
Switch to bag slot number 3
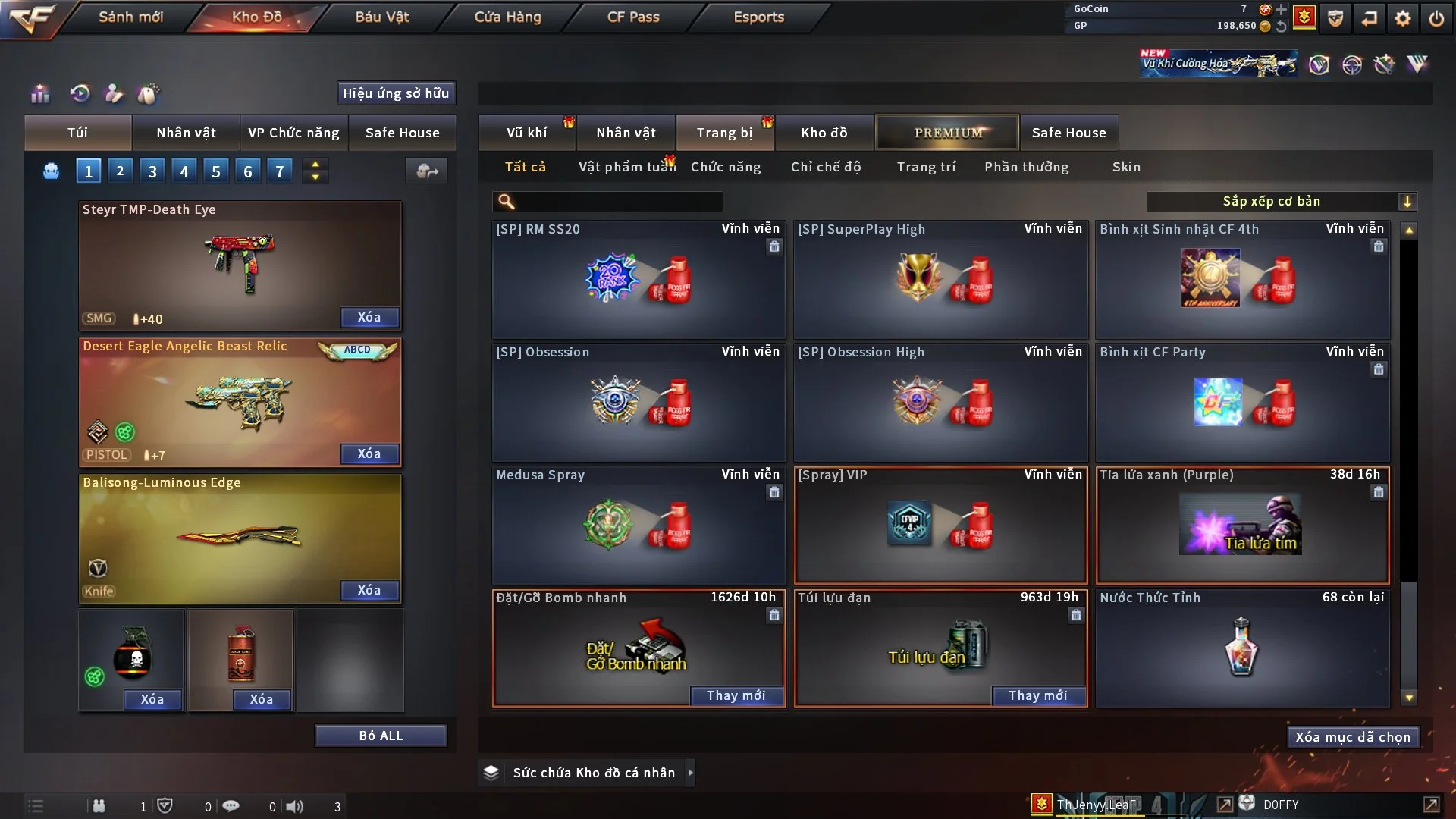[x=152, y=171]
